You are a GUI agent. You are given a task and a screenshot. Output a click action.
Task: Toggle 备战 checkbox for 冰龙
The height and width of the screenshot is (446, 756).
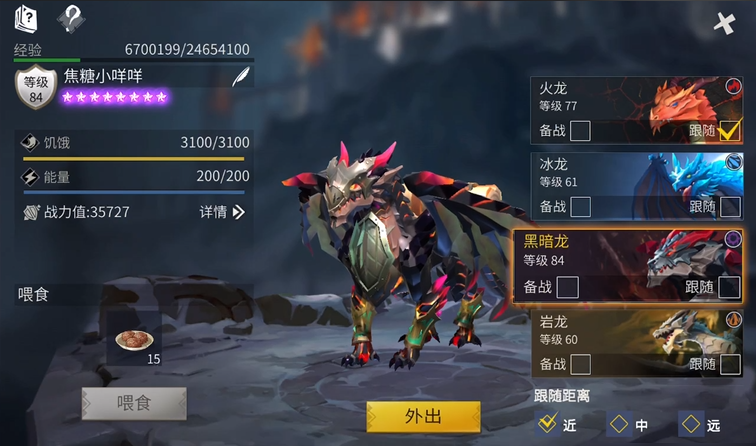click(x=579, y=207)
